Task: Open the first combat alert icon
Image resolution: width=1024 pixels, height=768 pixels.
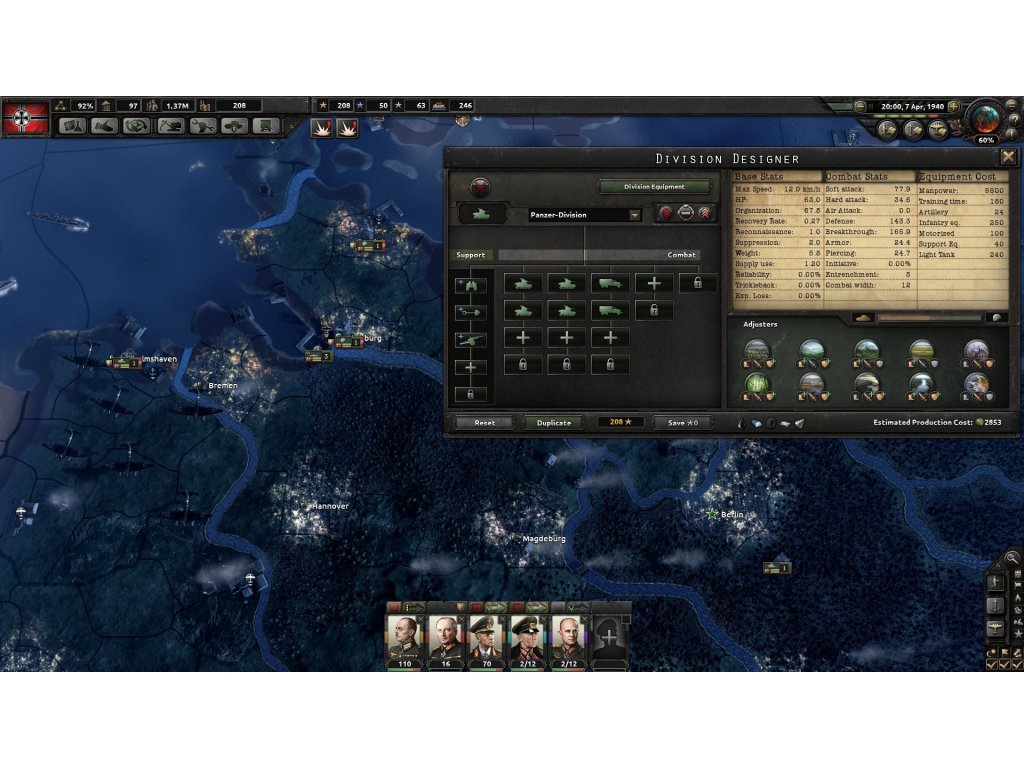Action: [323, 127]
